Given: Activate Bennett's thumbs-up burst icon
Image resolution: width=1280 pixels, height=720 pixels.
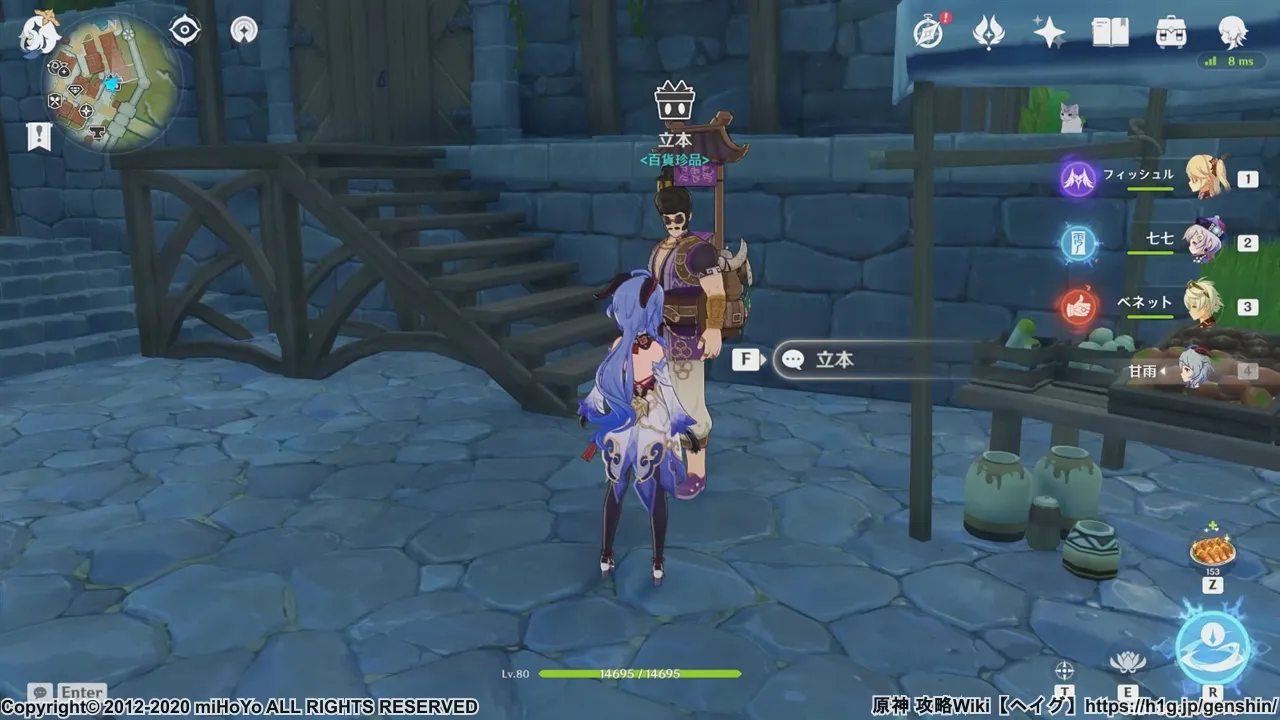Looking at the screenshot, I should 1078,305.
